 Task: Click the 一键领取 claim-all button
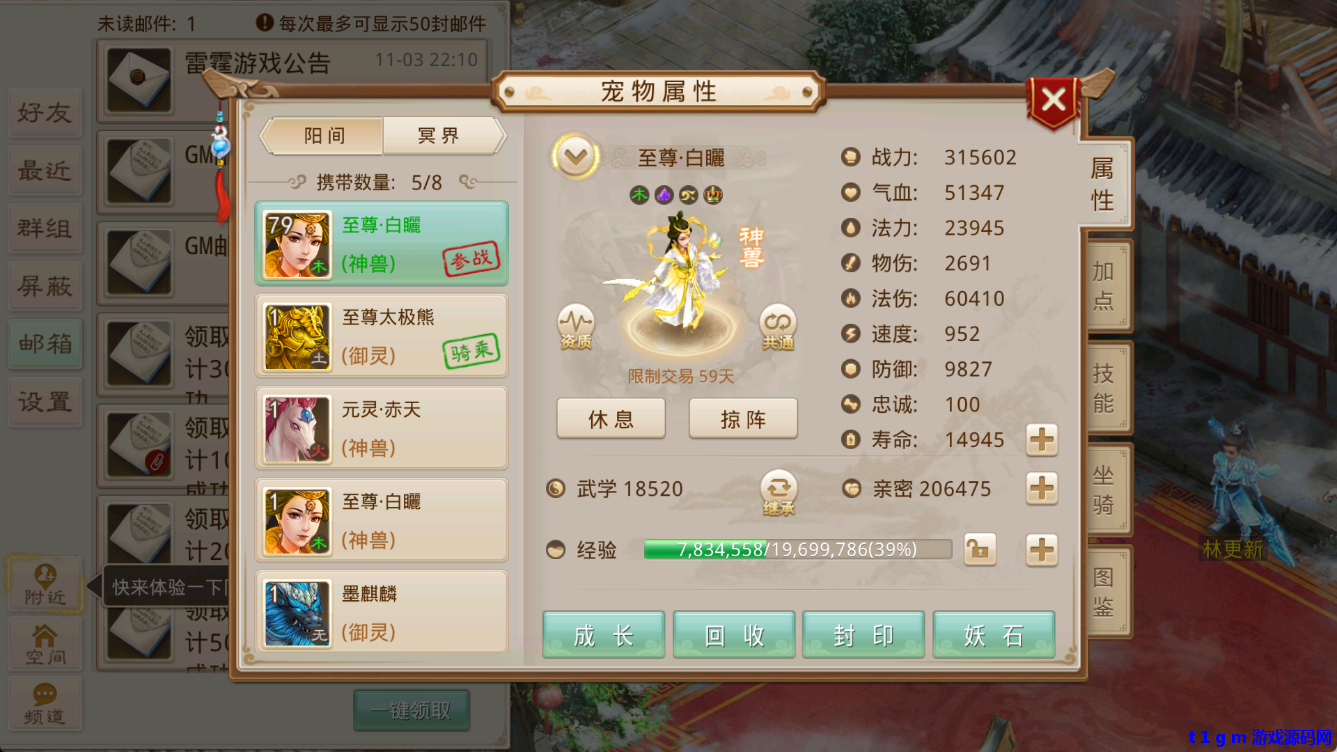click(411, 711)
